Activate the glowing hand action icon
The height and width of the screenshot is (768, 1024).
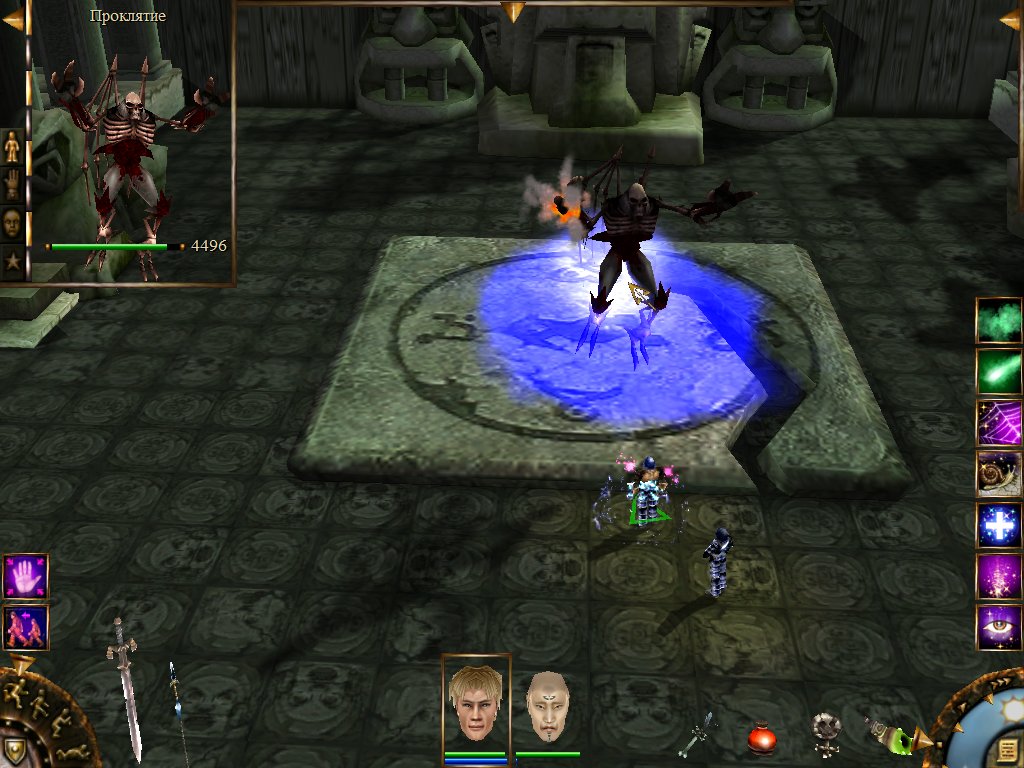point(25,576)
